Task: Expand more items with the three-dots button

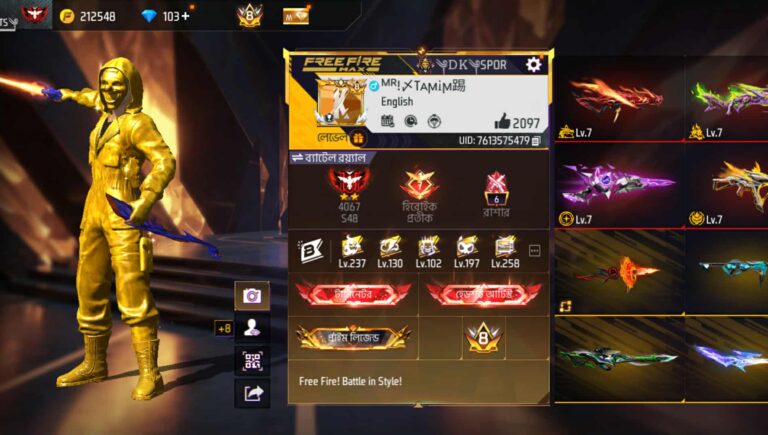Action: click(x=534, y=250)
